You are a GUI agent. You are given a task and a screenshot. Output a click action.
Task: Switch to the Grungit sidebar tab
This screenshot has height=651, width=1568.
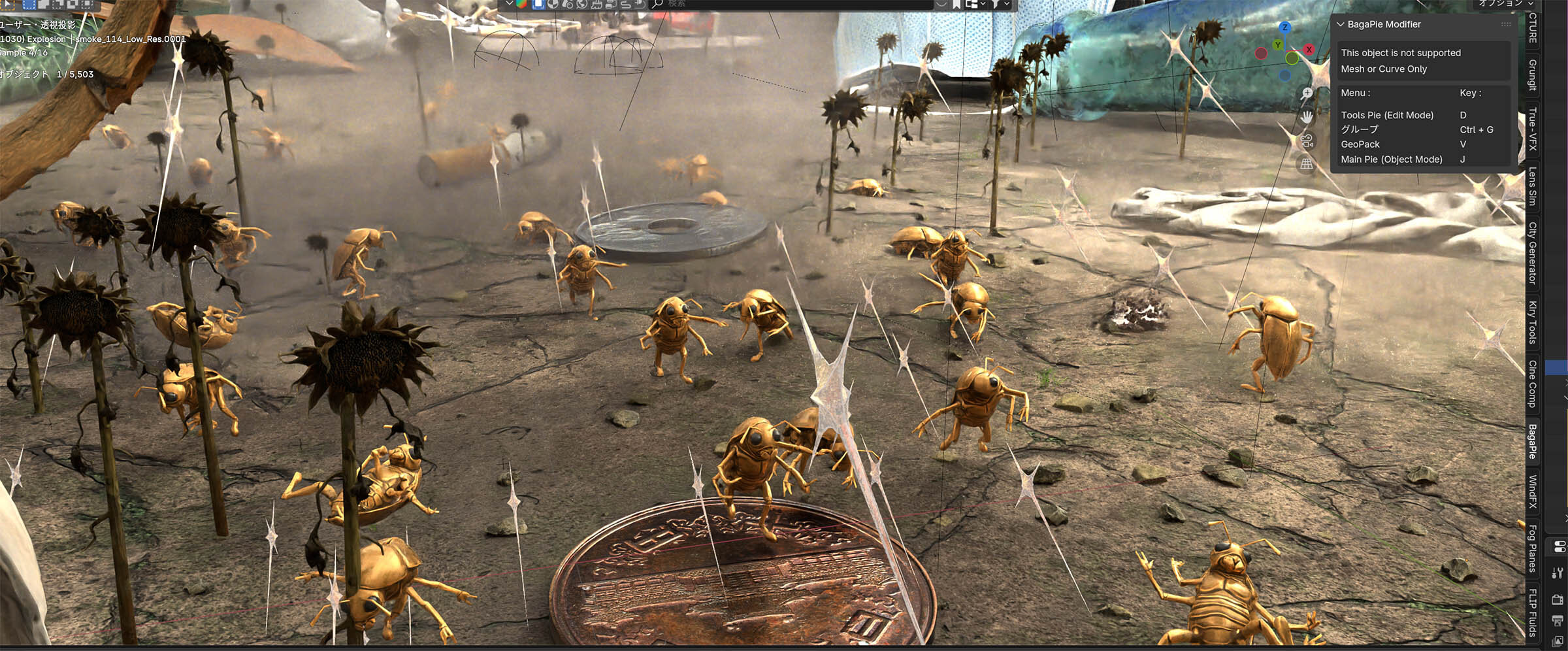[x=1532, y=75]
